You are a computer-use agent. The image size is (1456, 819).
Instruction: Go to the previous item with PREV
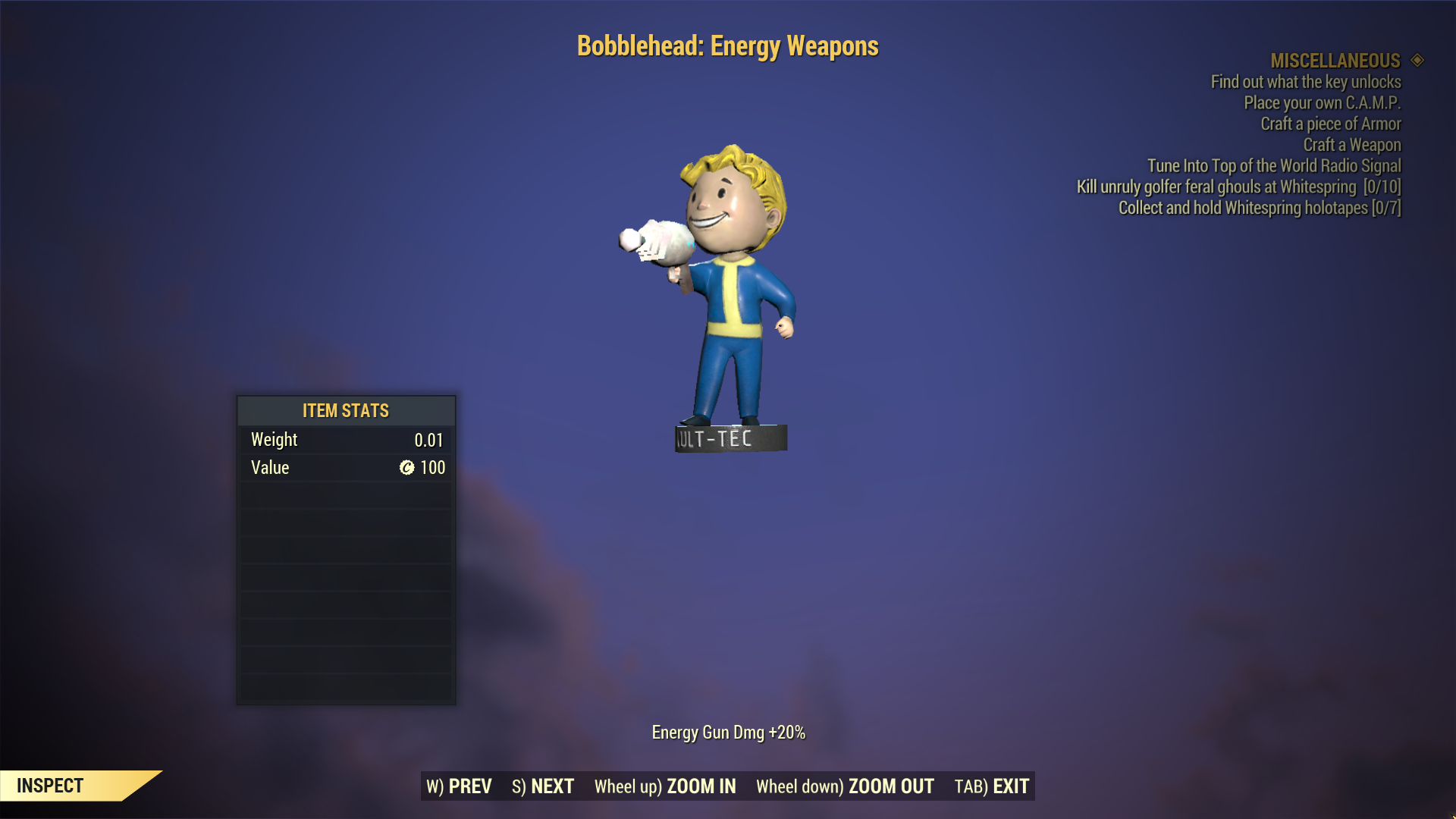pyautogui.click(x=460, y=786)
